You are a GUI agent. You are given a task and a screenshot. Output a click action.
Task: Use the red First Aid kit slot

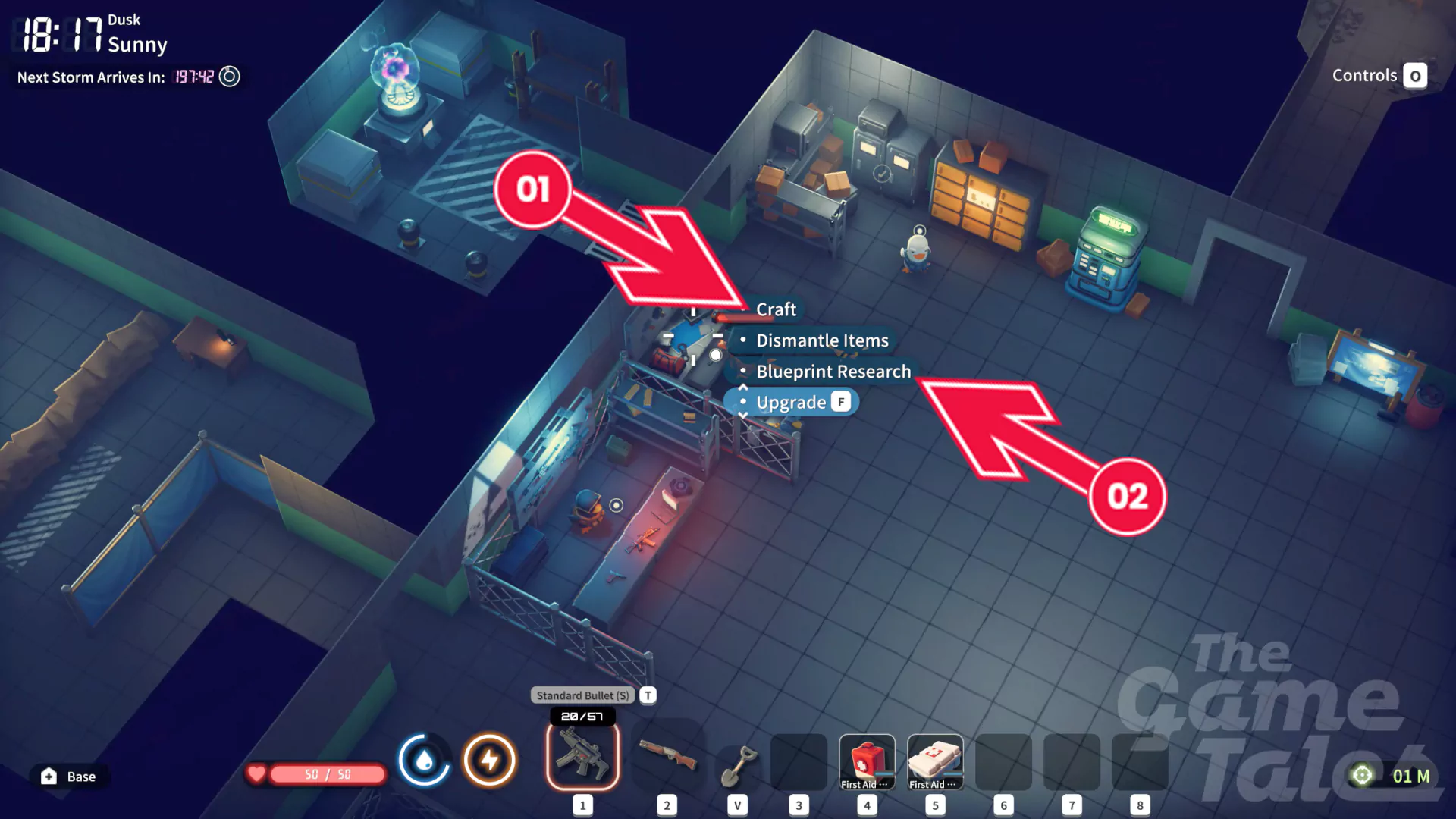867,761
